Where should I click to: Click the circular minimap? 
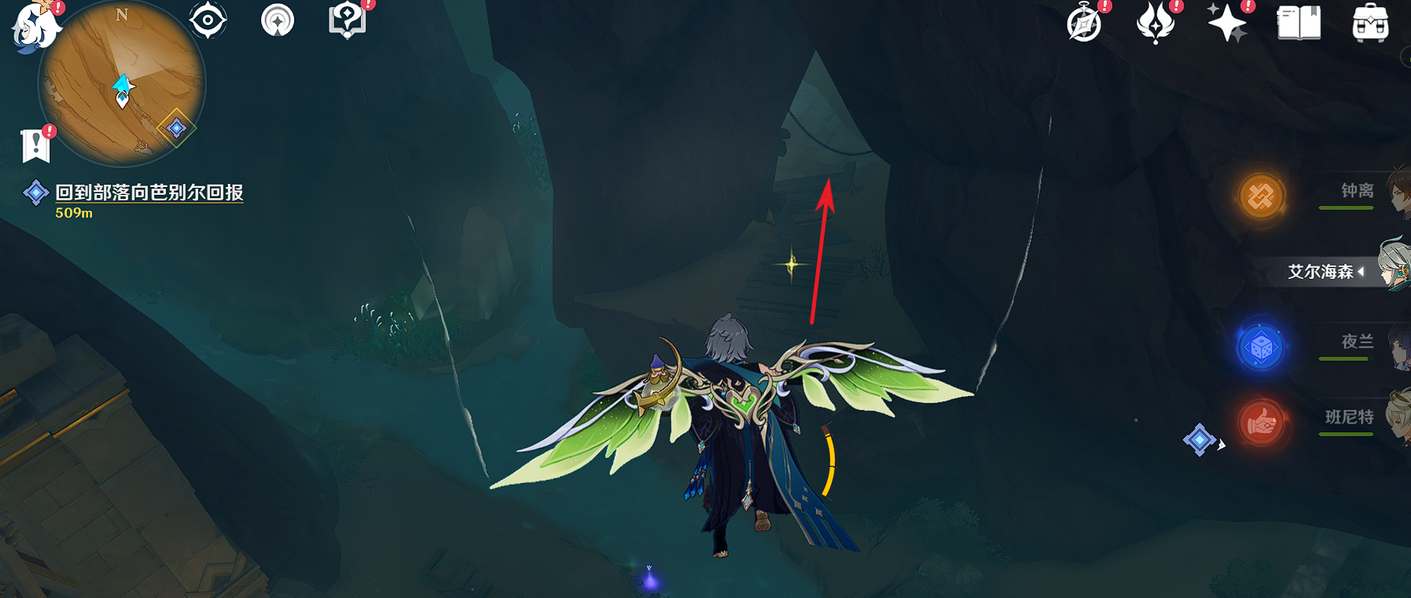(121, 82)
